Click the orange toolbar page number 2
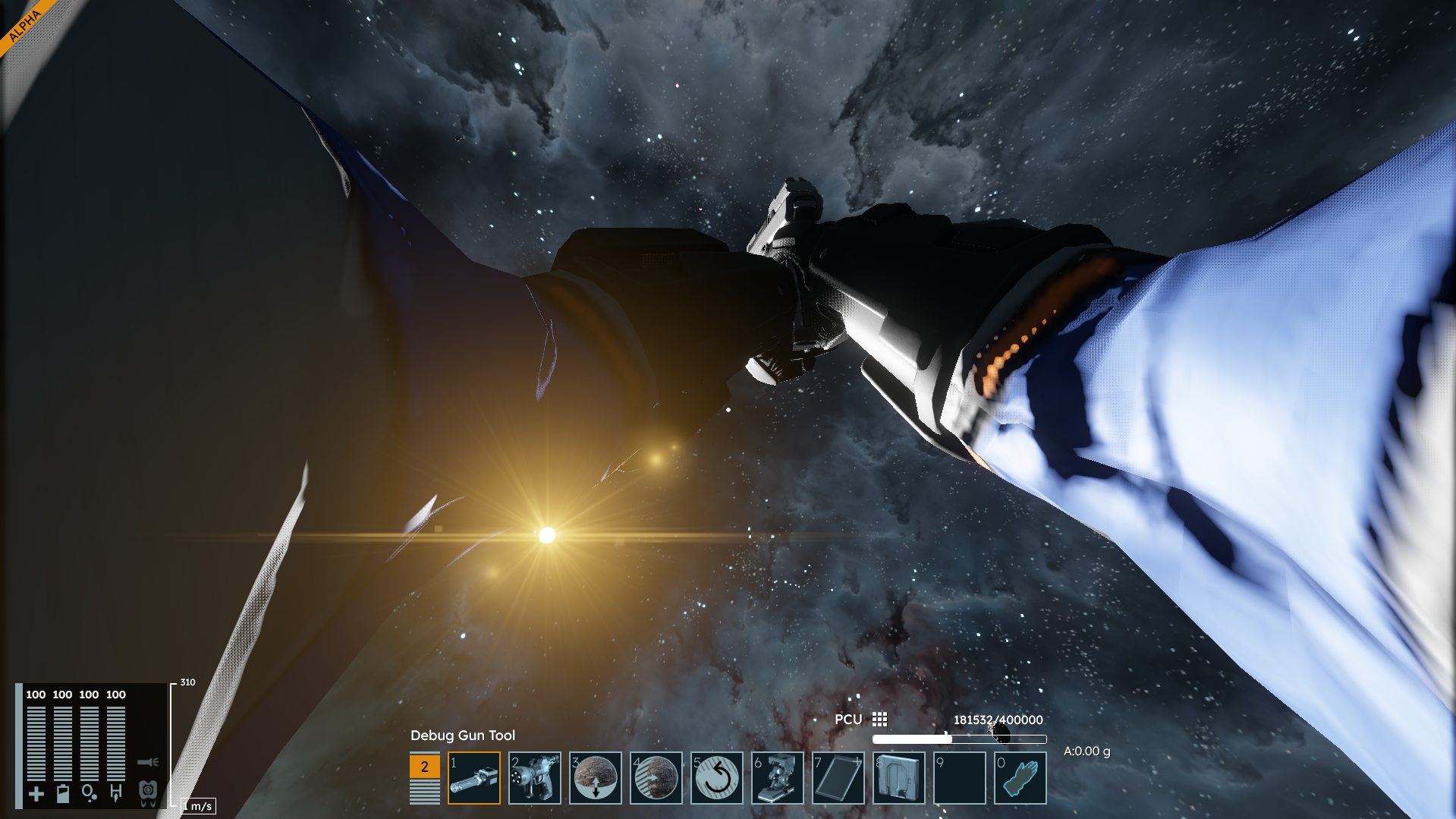Viewport: 1456px width, 819px height. coord(425,766)
